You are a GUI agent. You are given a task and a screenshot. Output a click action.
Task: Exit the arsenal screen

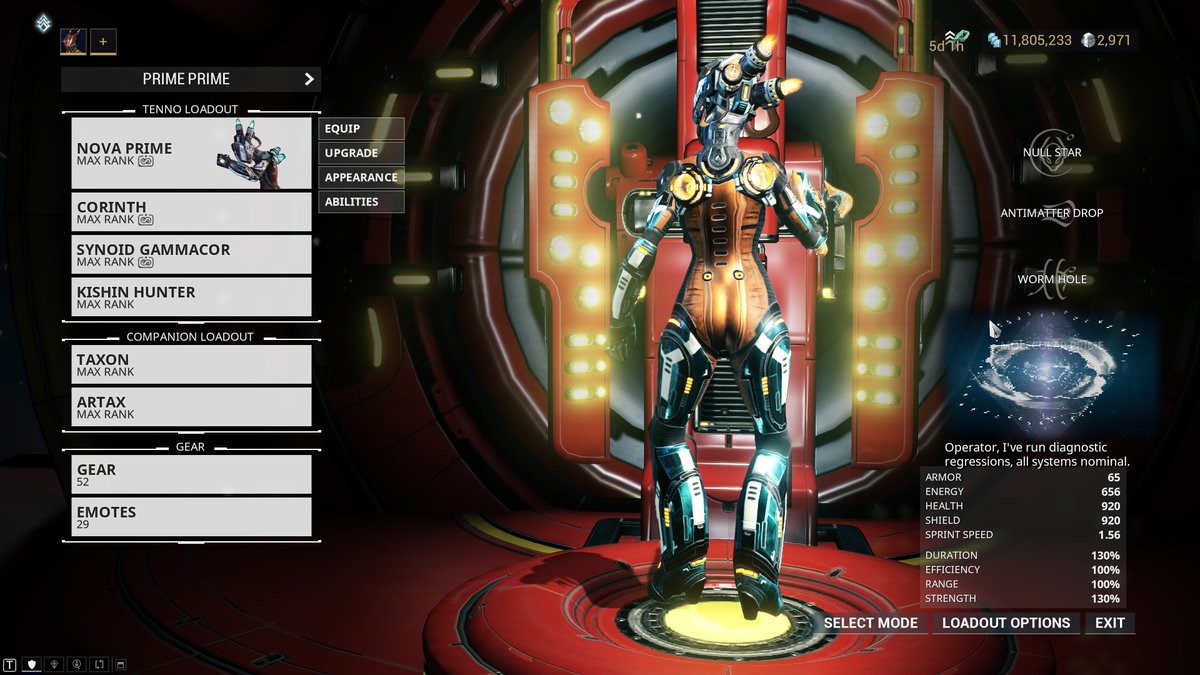[x=1110, y=623]
